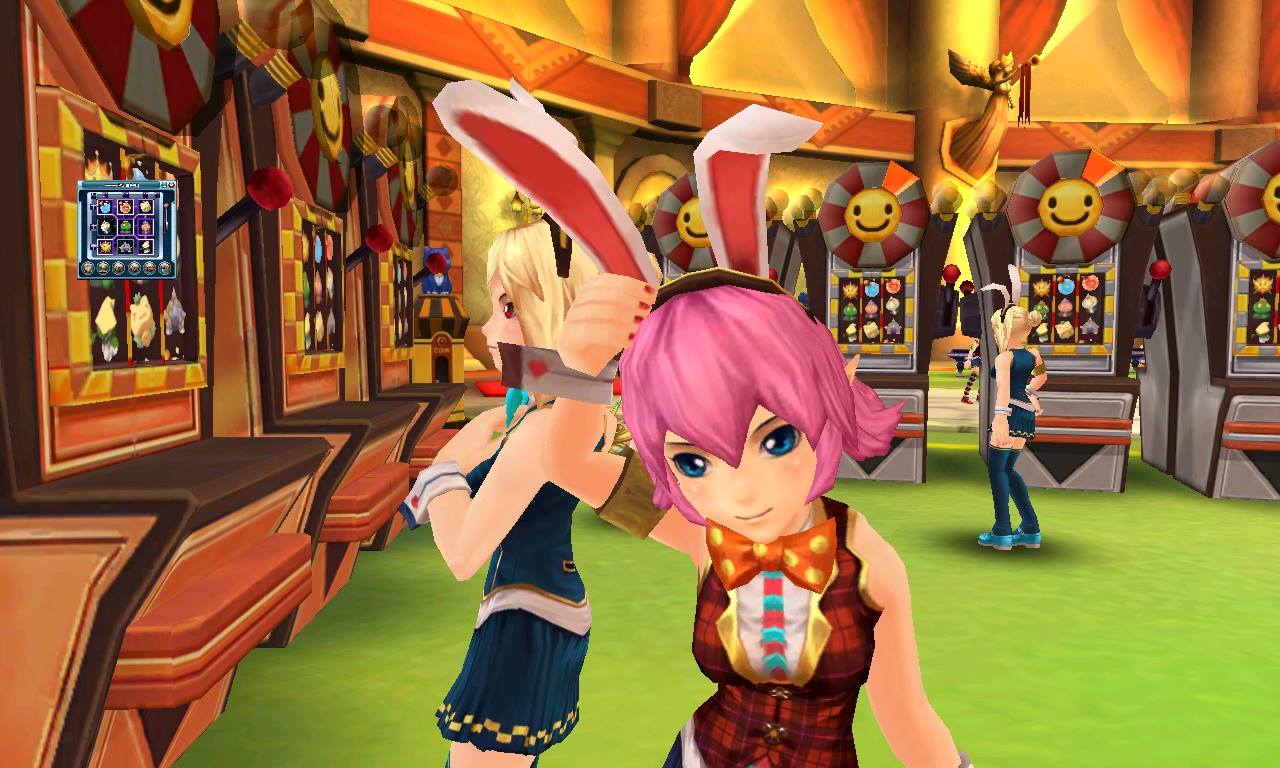Close the slot machine window

pyautogui.click(x=172, y=184)
